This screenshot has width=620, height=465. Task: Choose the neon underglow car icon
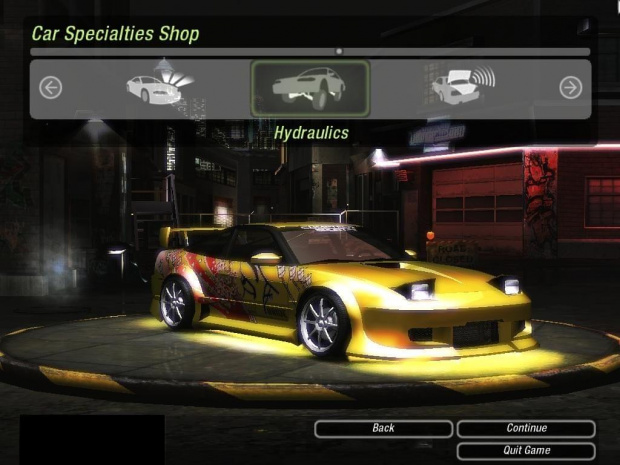153,87
